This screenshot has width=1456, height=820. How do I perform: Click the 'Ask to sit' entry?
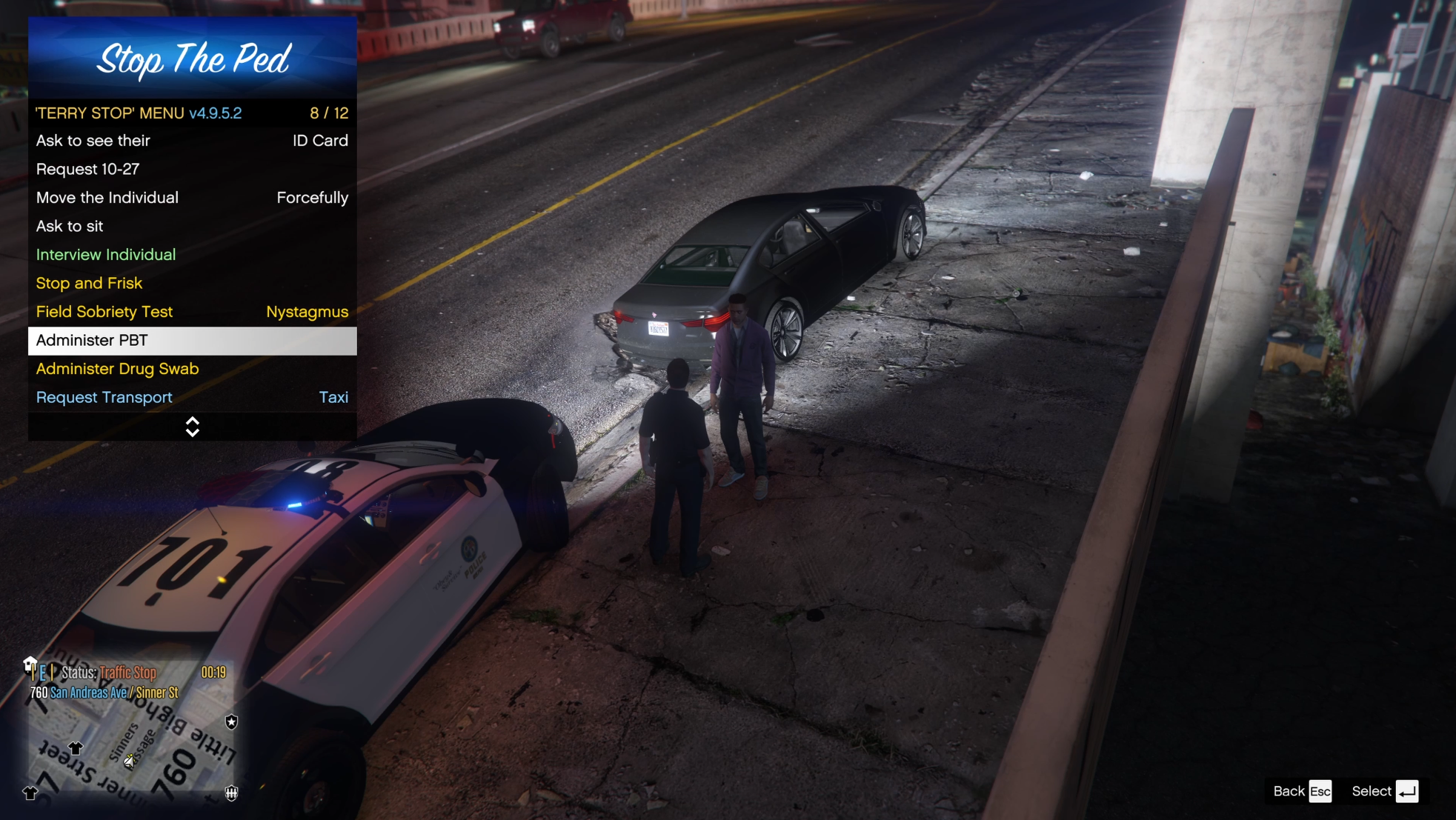(192, 226)
